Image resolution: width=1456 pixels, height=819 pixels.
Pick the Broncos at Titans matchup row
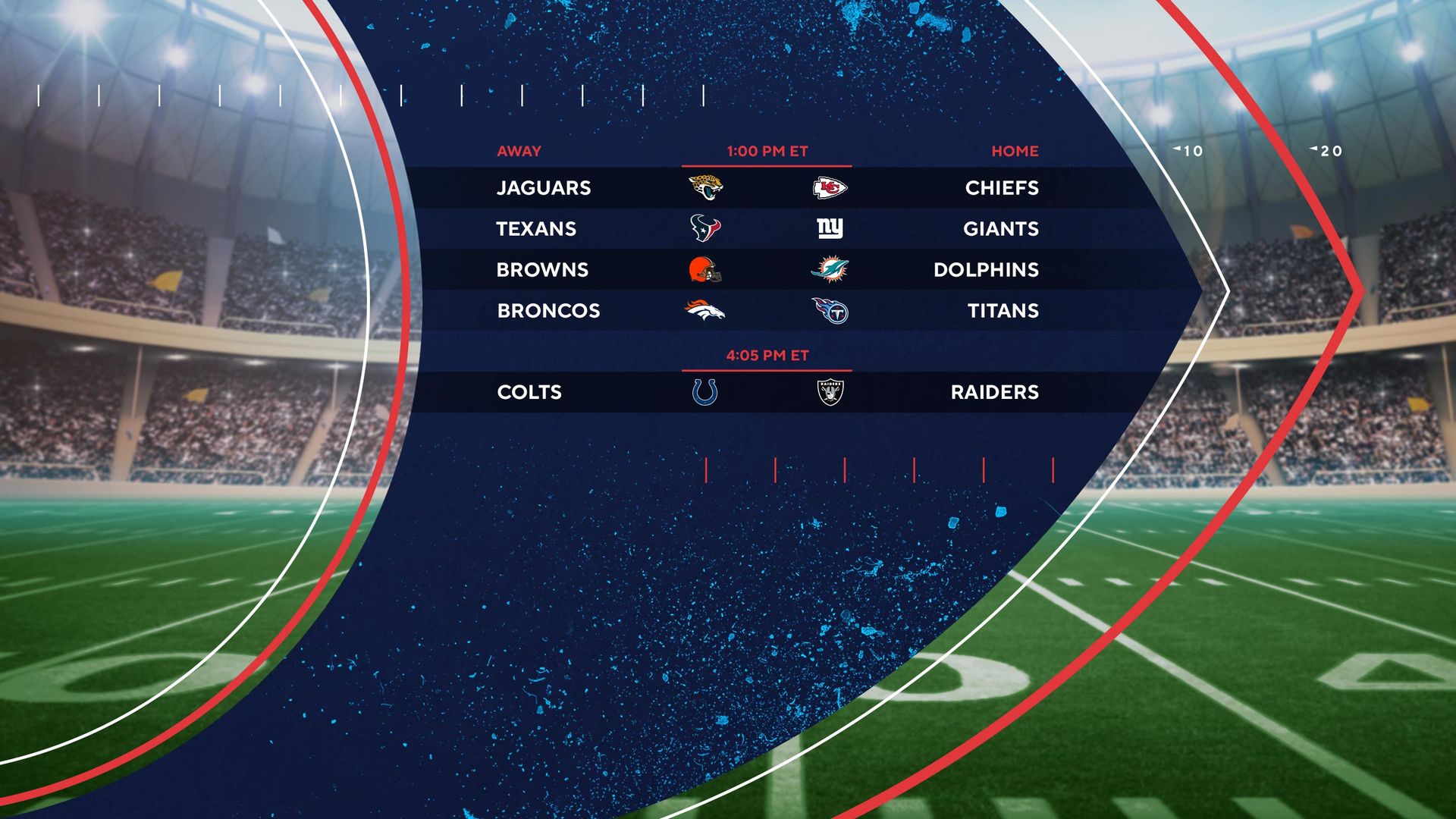click(x=767, y=311)
